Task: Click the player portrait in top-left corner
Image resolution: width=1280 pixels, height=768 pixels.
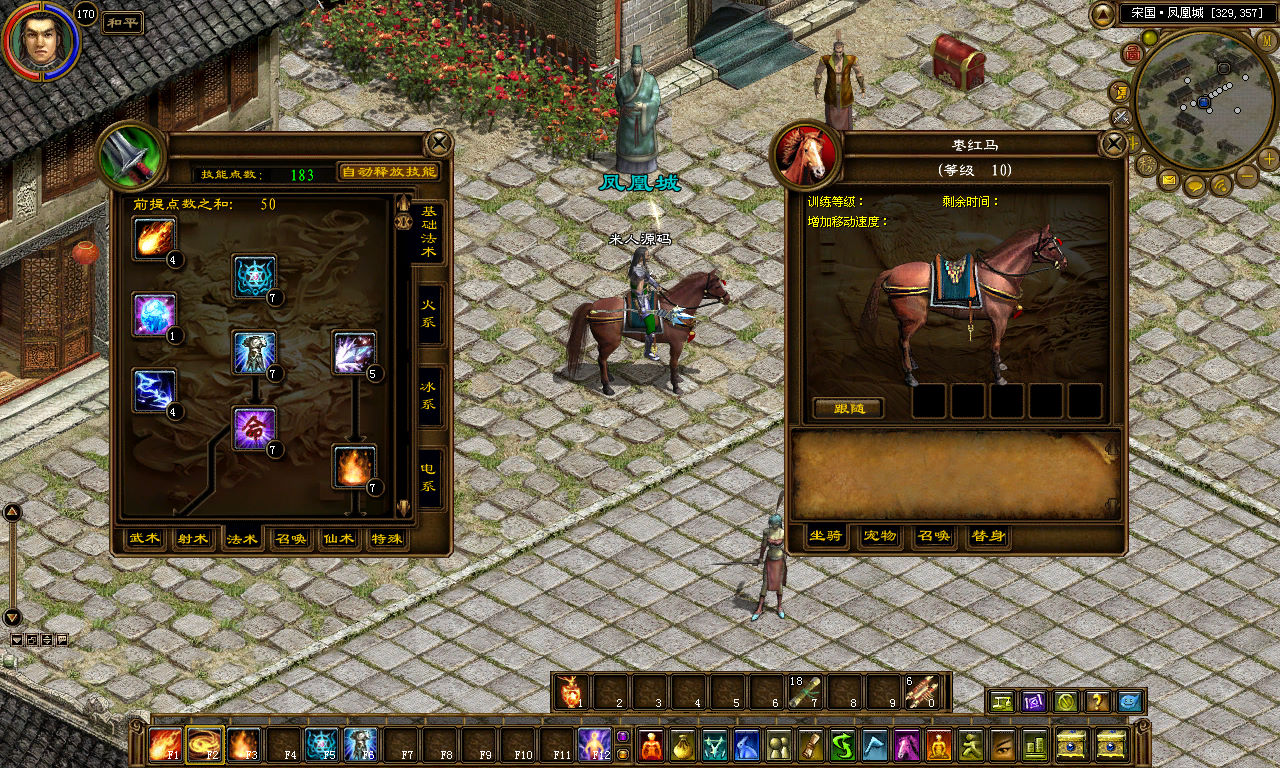Action: (41, 41)
